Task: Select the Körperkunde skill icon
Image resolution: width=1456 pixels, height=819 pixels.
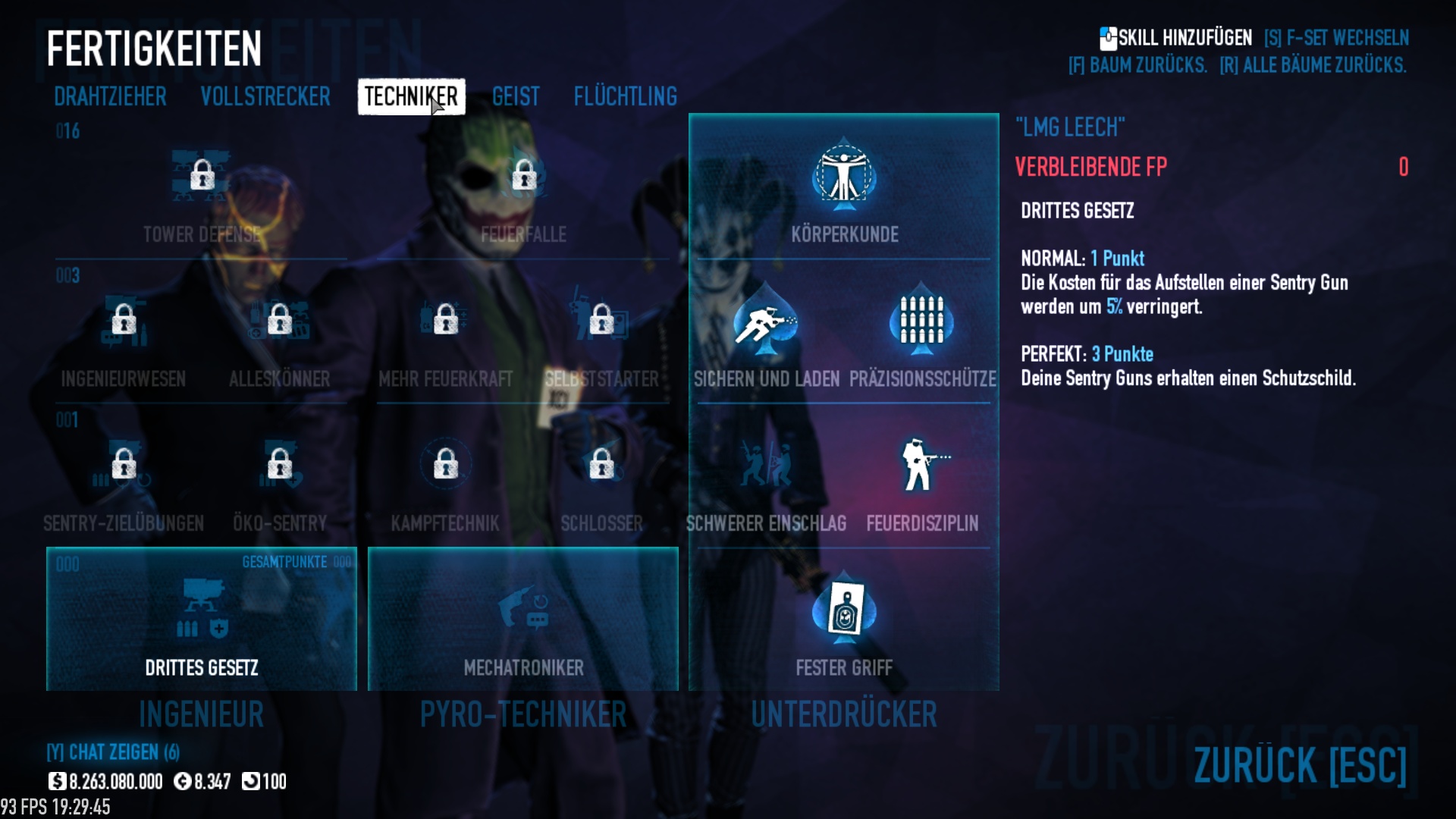Action: [844, 177]
